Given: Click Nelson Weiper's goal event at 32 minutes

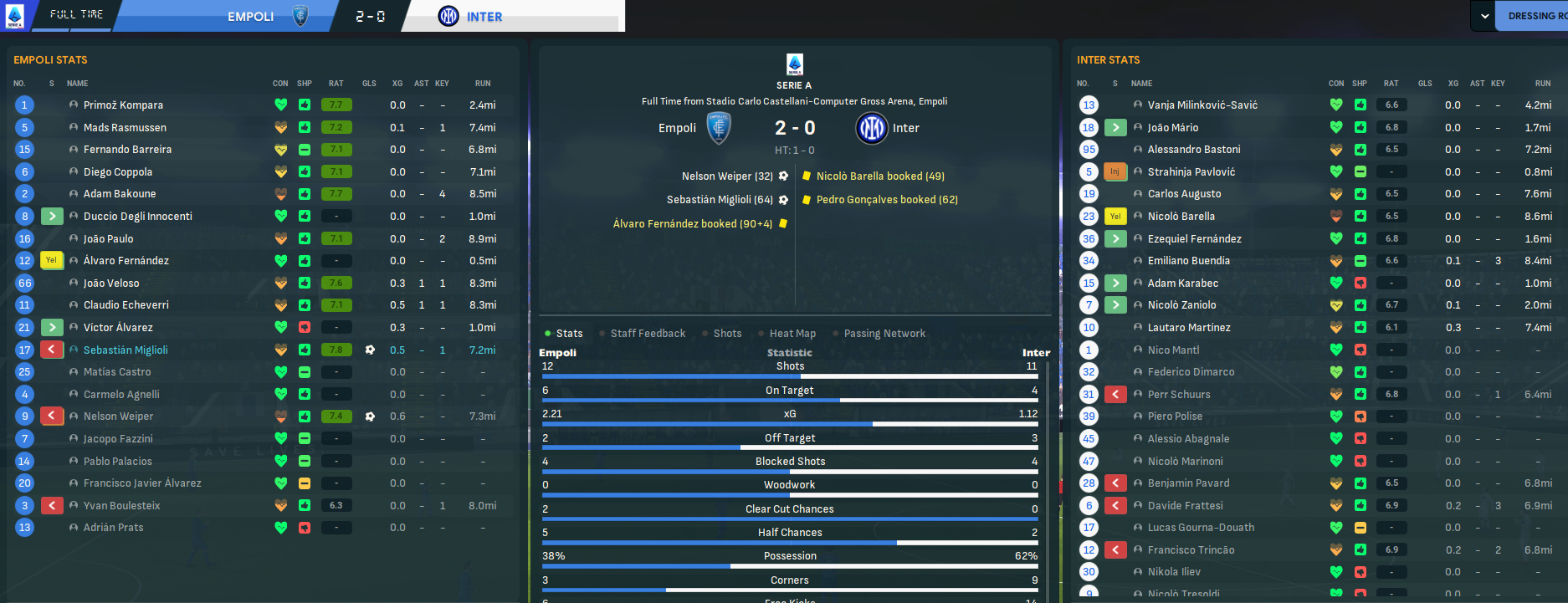Looking at the screenshot, I should click(x=727, y=176).
